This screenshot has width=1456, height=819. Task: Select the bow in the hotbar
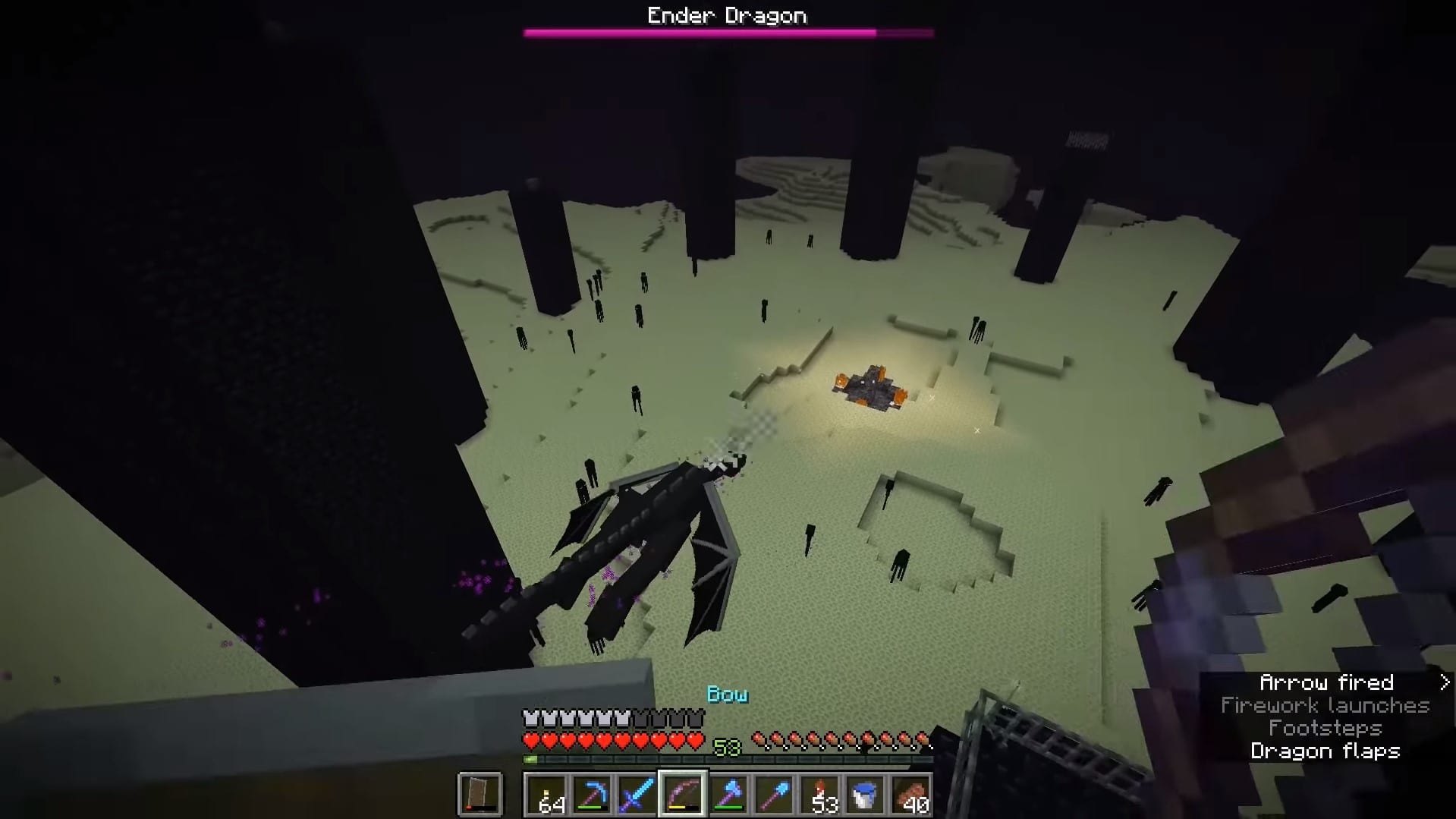pos(682,795)
